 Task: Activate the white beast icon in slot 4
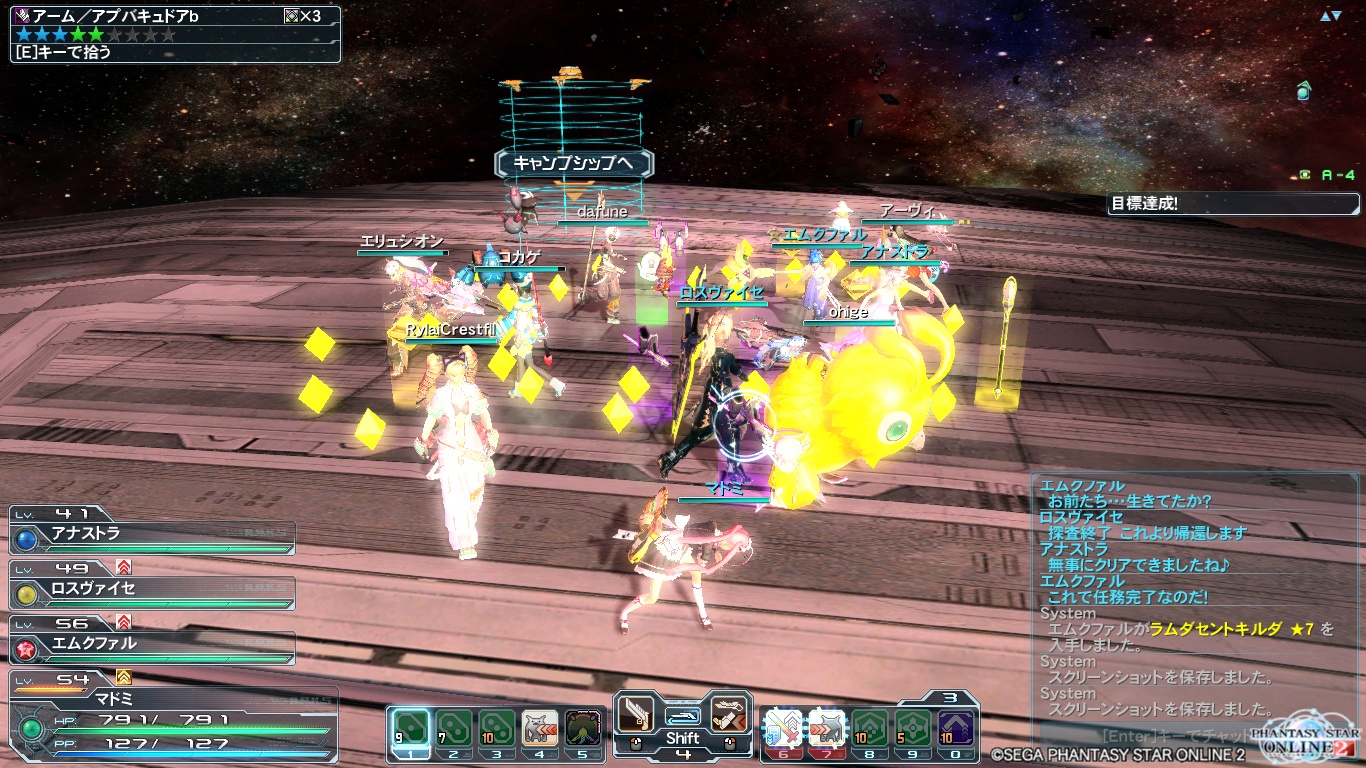pyautogui.click(x=540, y=727)
